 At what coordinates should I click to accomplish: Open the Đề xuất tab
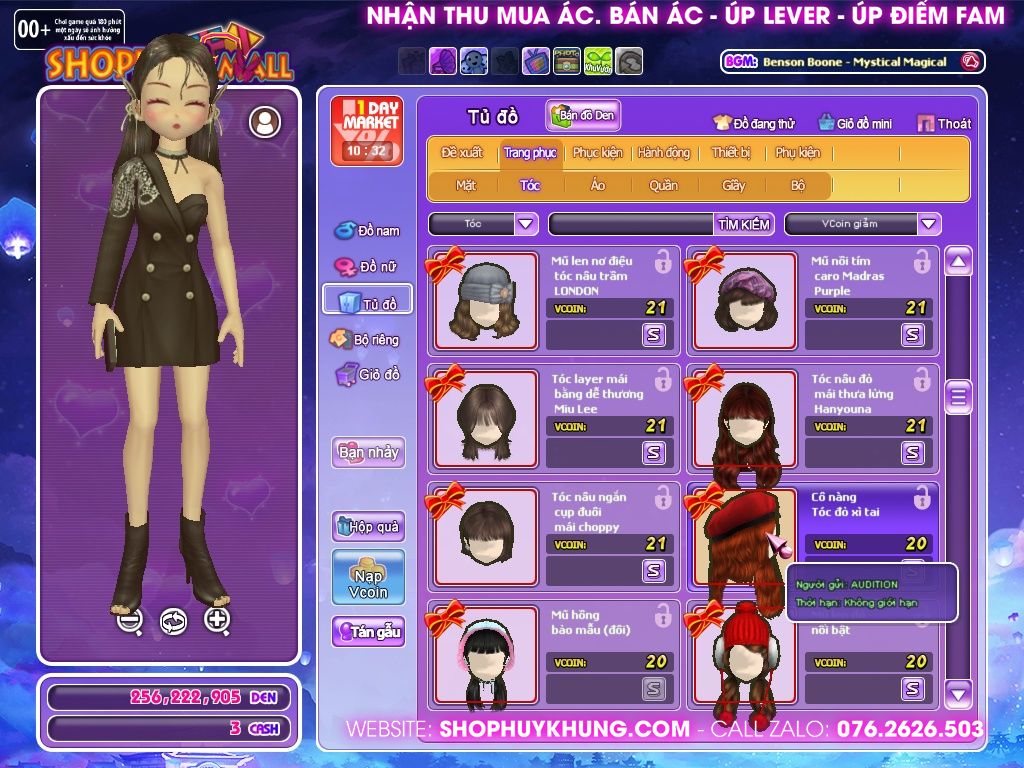click(x=461, y=153)
